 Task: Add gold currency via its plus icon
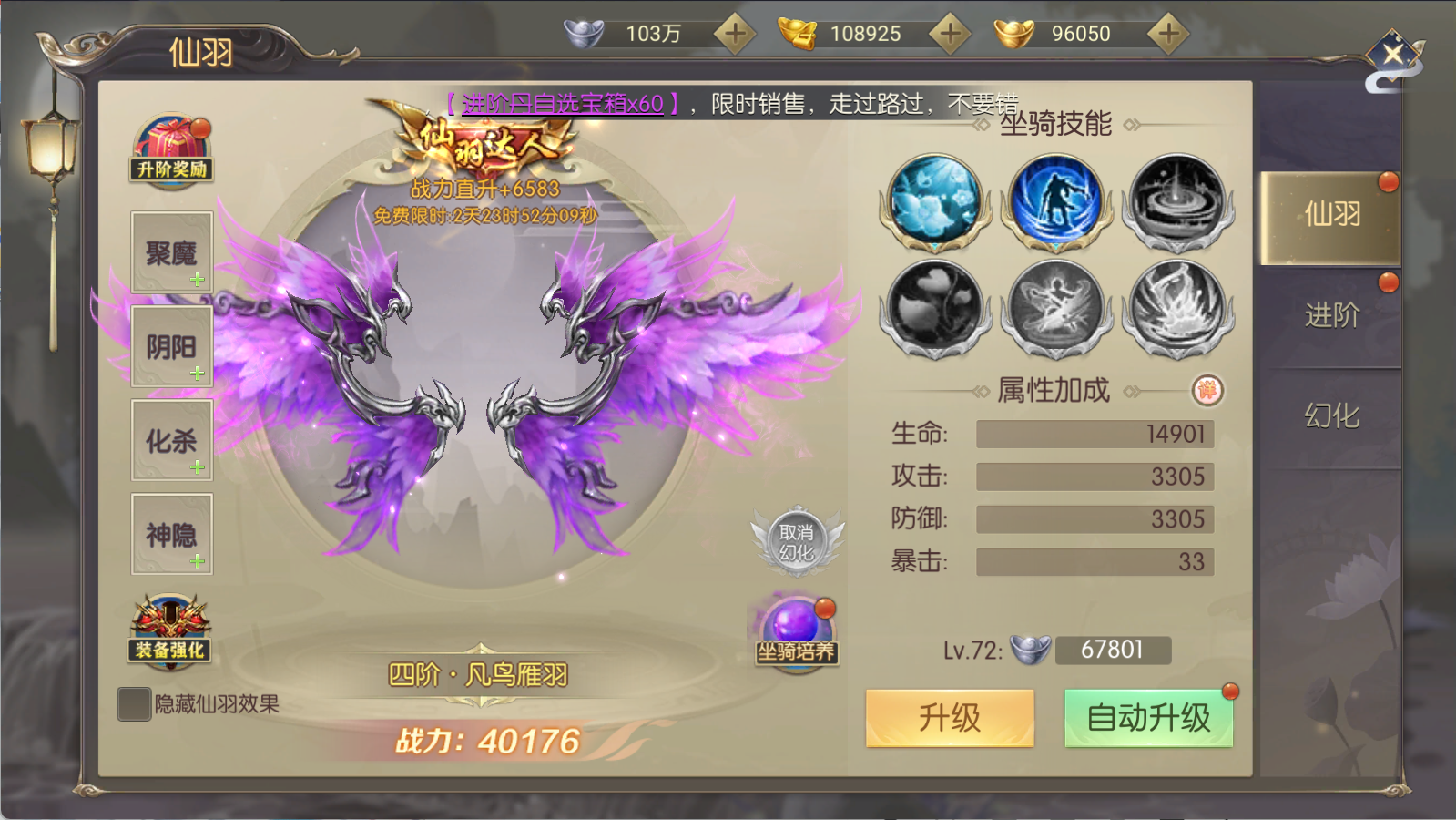pos(950,33)
